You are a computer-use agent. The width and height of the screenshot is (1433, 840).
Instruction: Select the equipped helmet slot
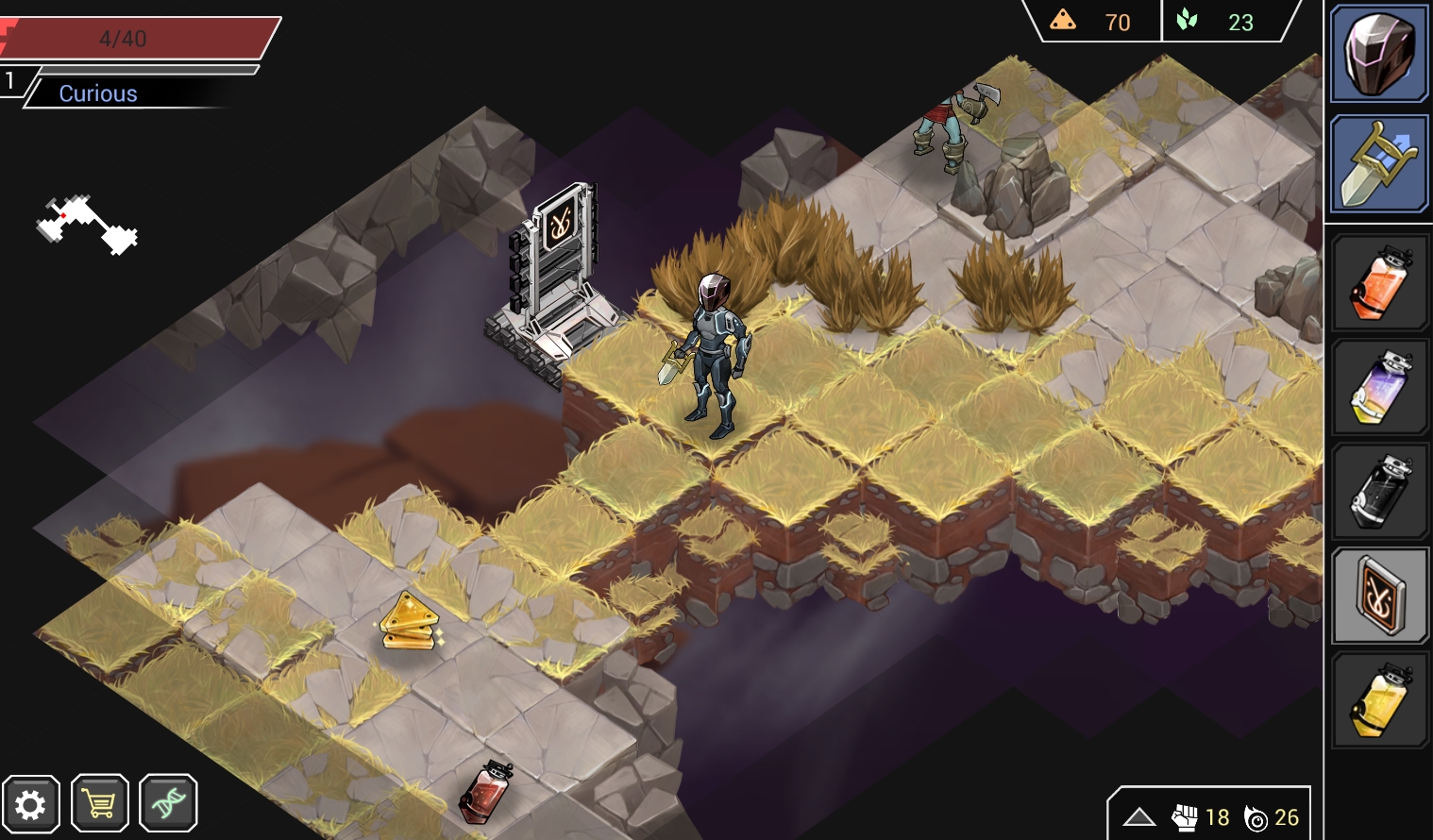pyautogui.click(x=1378, y=54)
